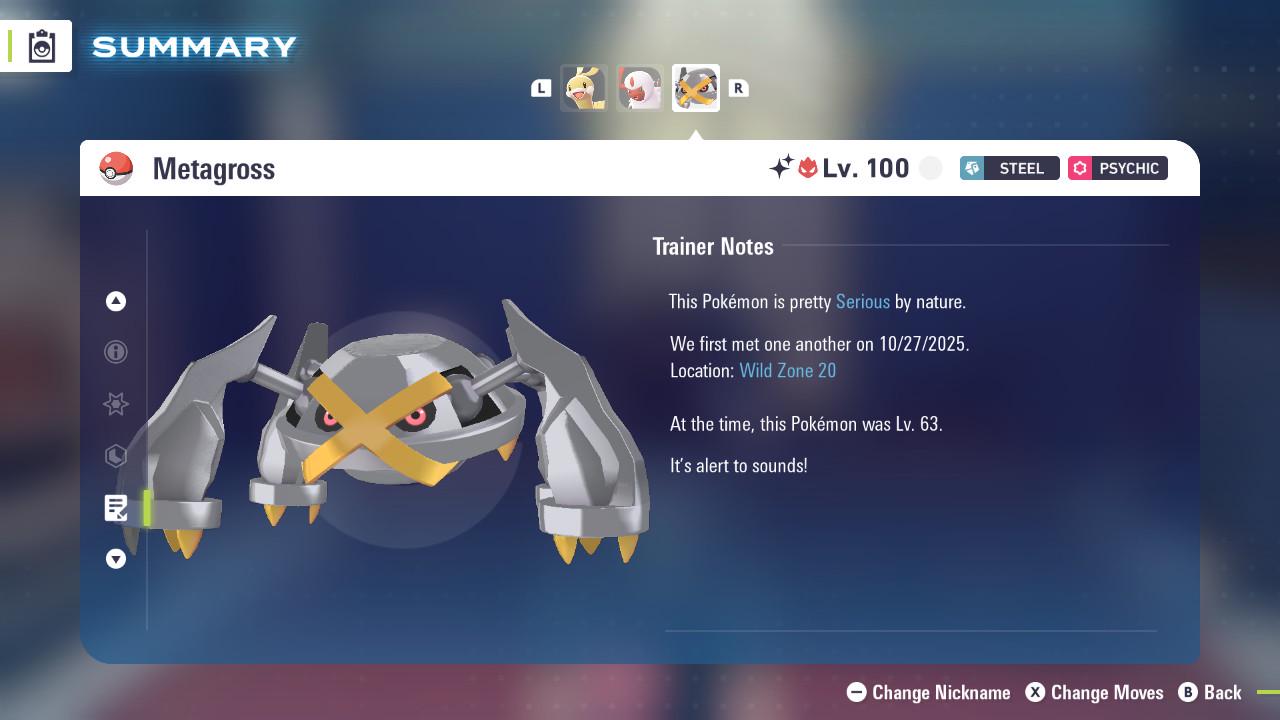This screenshot has width=1280, height=720.
Task: Expand to the previous summary page with the up arrow
Action: tap(116, 301)
